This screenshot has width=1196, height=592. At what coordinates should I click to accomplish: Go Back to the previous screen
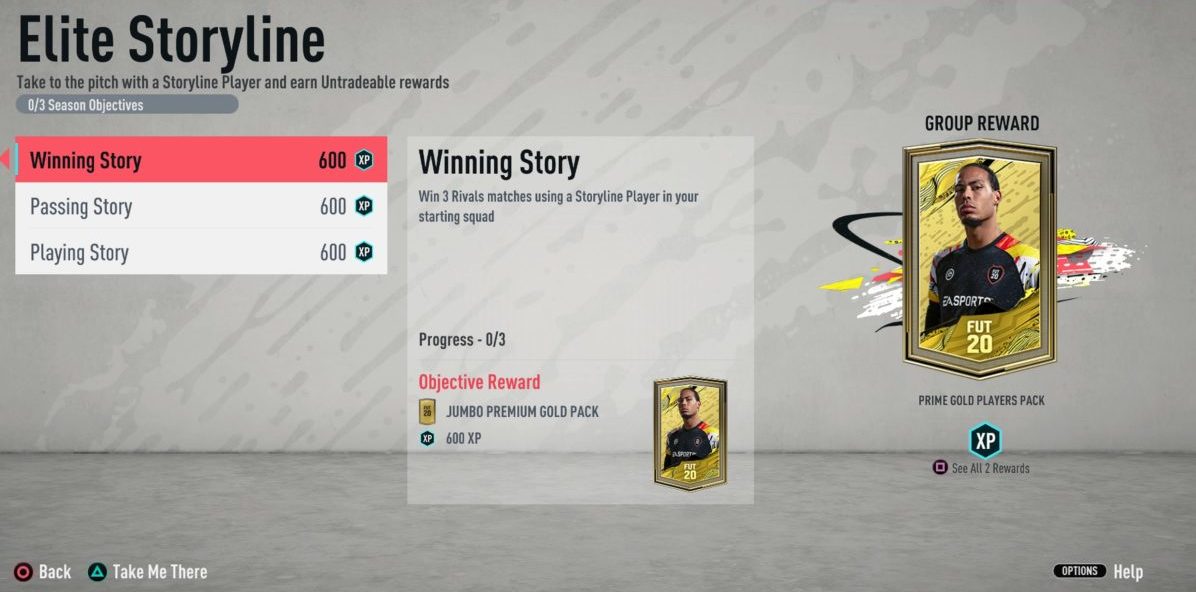pyautogui.click(x=43, y=572)
